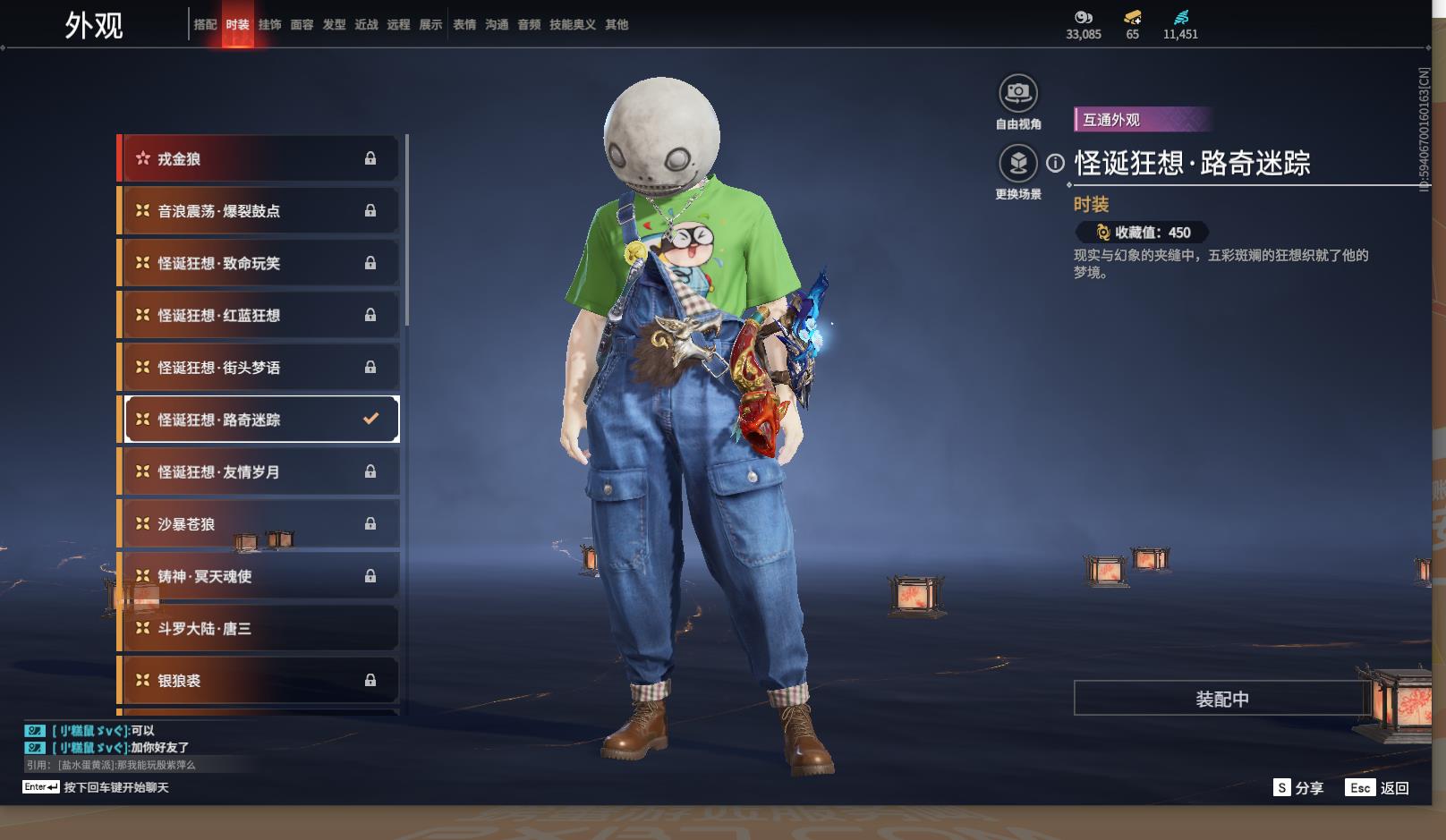The height and width of the screenshot is (840, 1446).
Task: Open the 发型 tab
Action: pyautogui.click(x=334, y=25)
